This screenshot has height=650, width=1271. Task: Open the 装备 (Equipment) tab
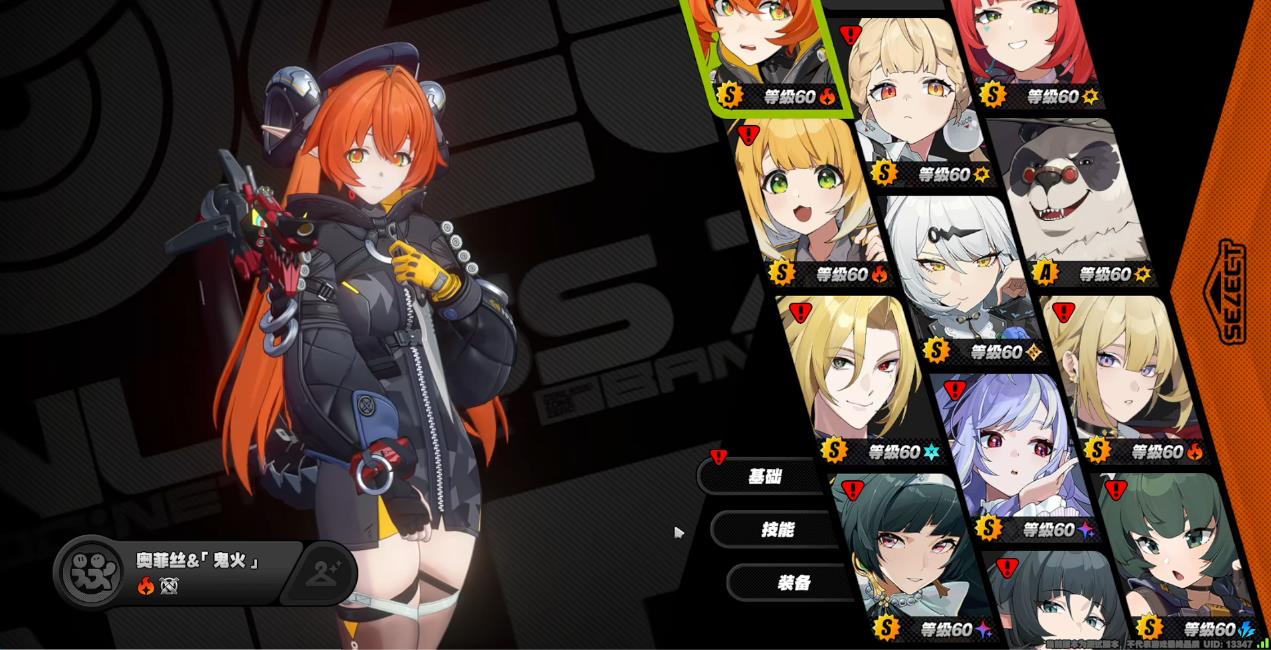pos(793,582)
